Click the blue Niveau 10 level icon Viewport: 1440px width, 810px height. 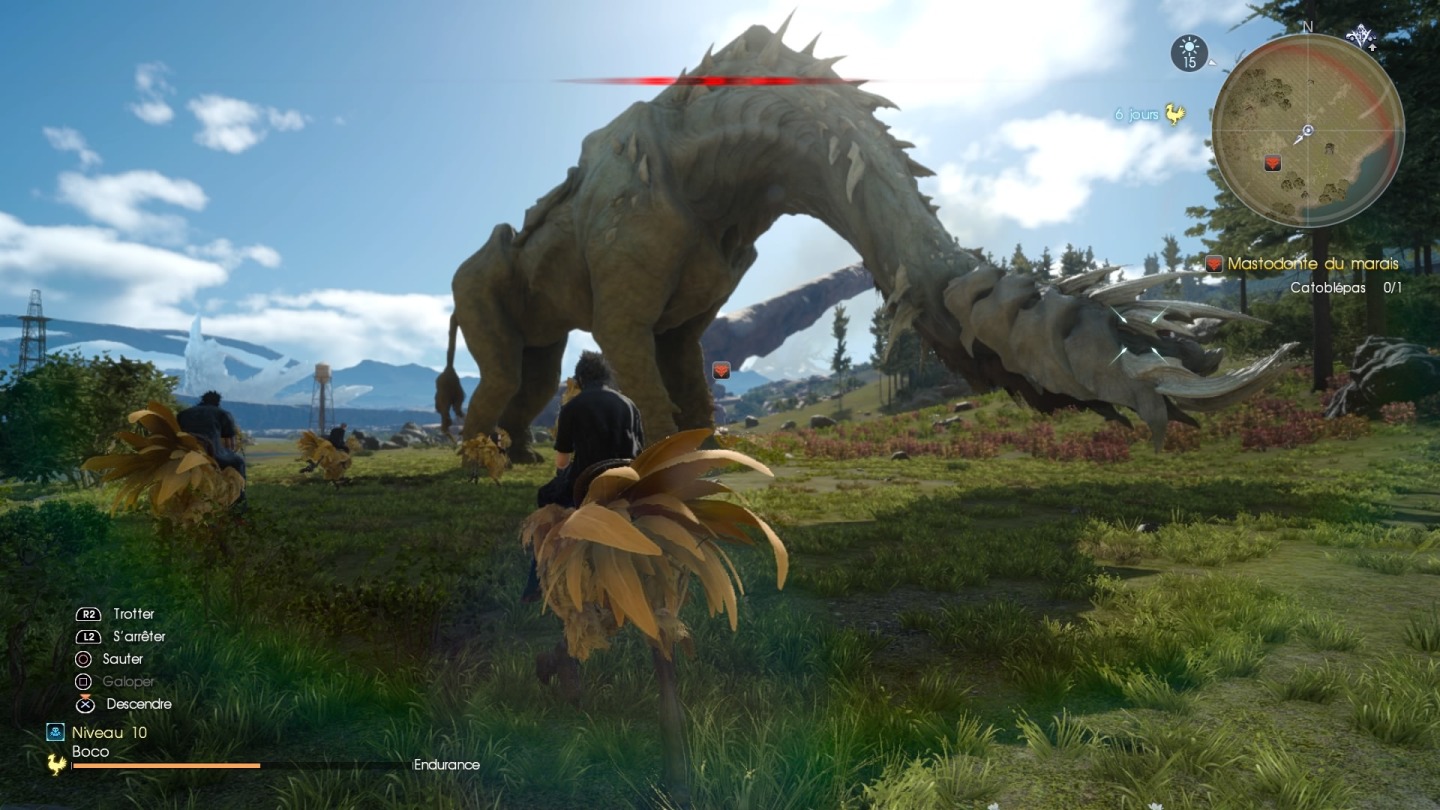56,732
